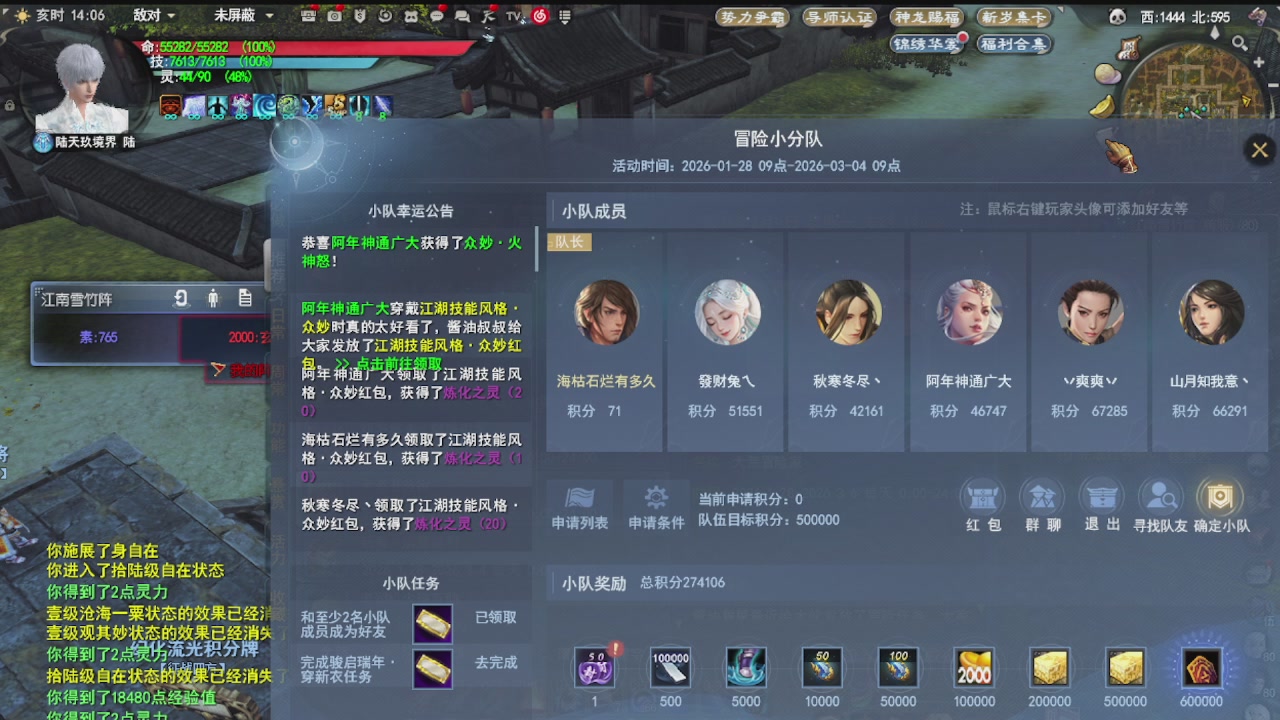Expand the list dropdown at the toolbar's right end
This screenshot has height=720, width=1280.
(565, 16)
